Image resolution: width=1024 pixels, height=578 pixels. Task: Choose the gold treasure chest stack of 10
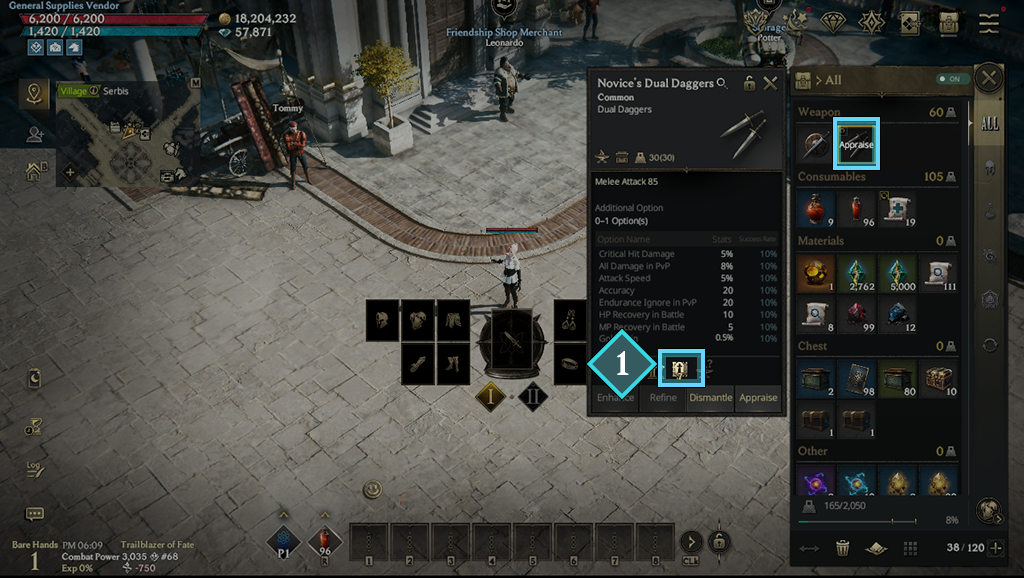coord(940,378)
